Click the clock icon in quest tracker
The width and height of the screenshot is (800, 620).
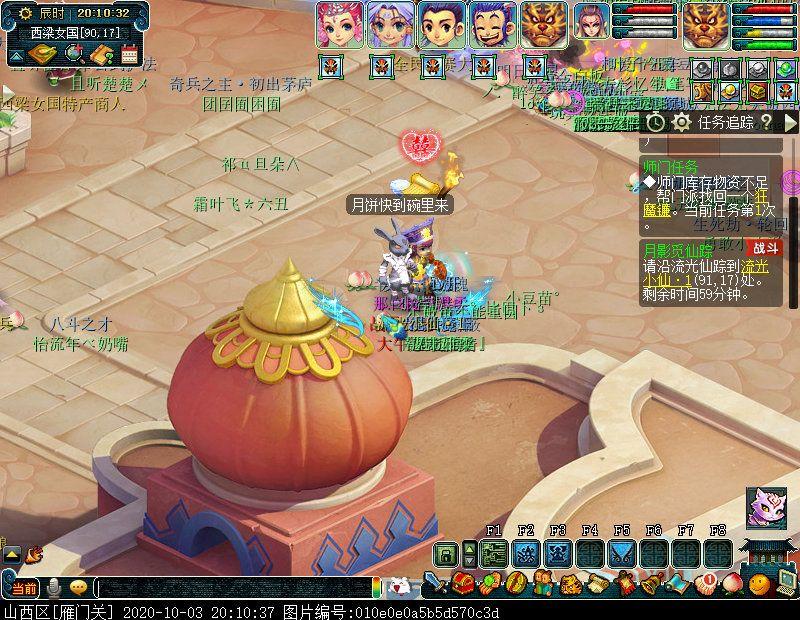[655, 122]
